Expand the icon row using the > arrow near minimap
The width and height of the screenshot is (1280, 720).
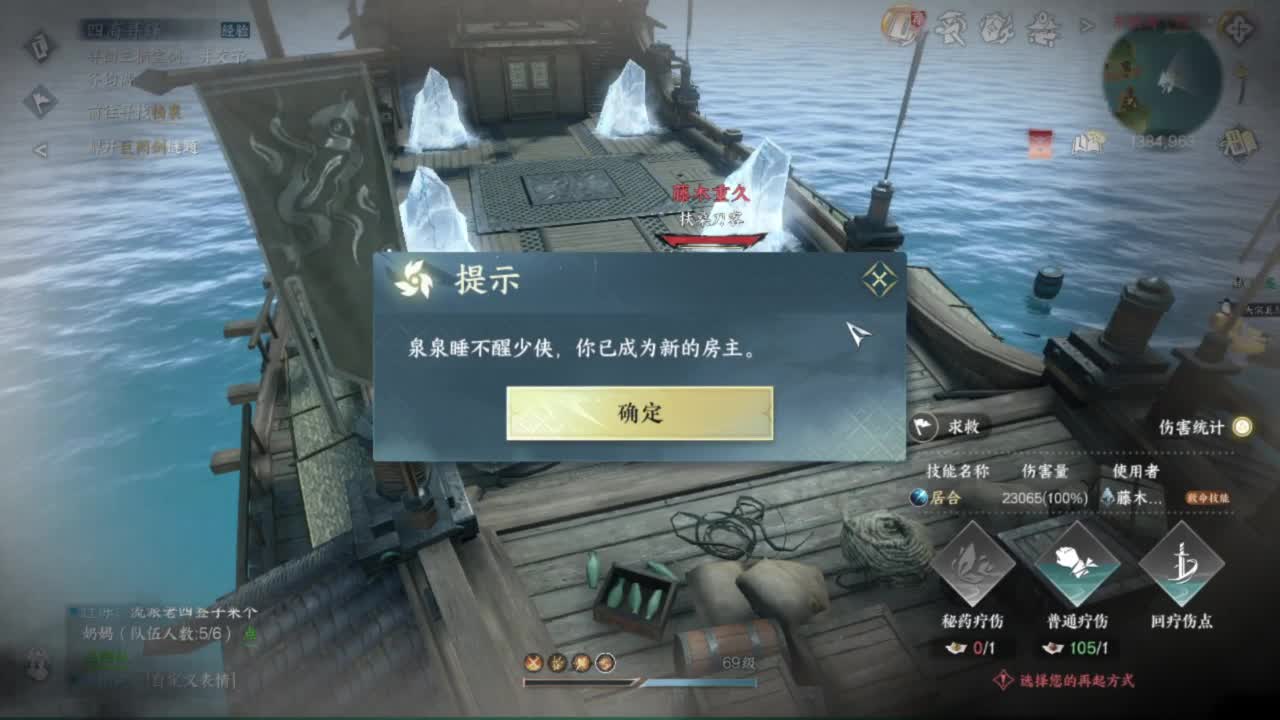click(1086, 25)
